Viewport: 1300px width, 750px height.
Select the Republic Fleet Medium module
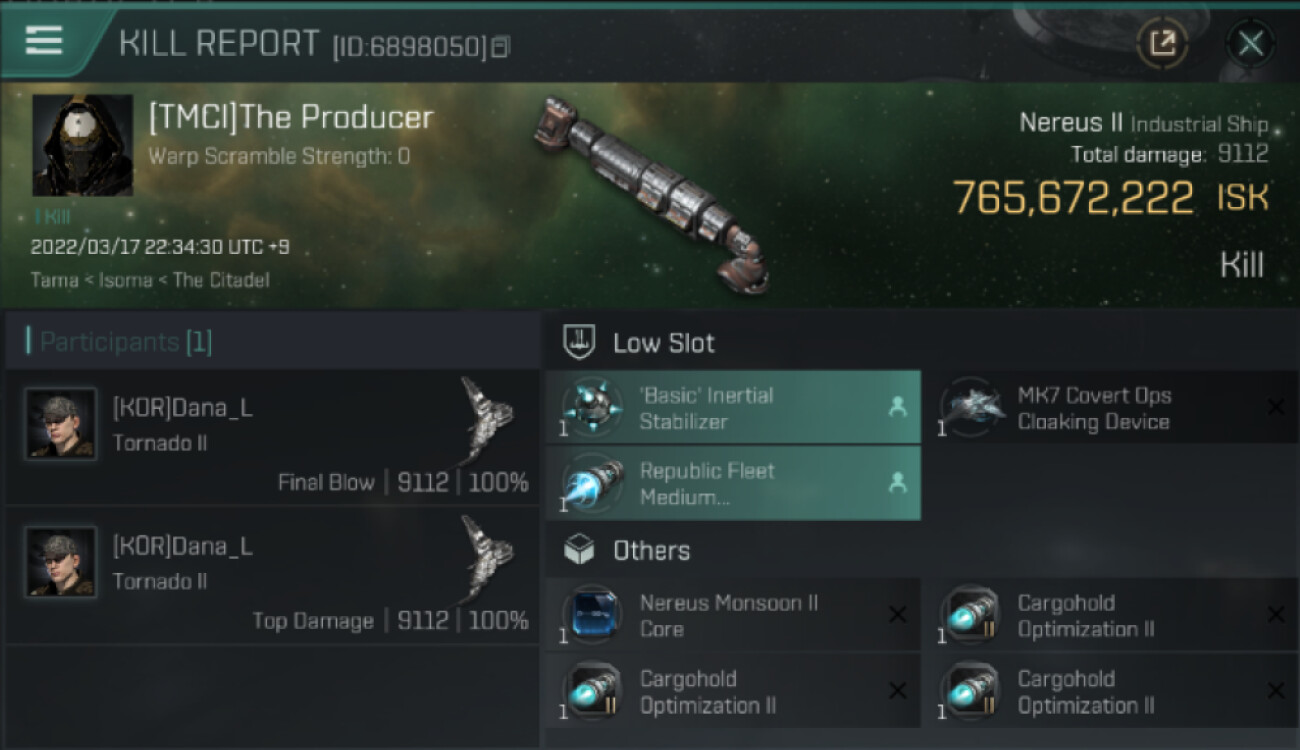coord(733,484)
